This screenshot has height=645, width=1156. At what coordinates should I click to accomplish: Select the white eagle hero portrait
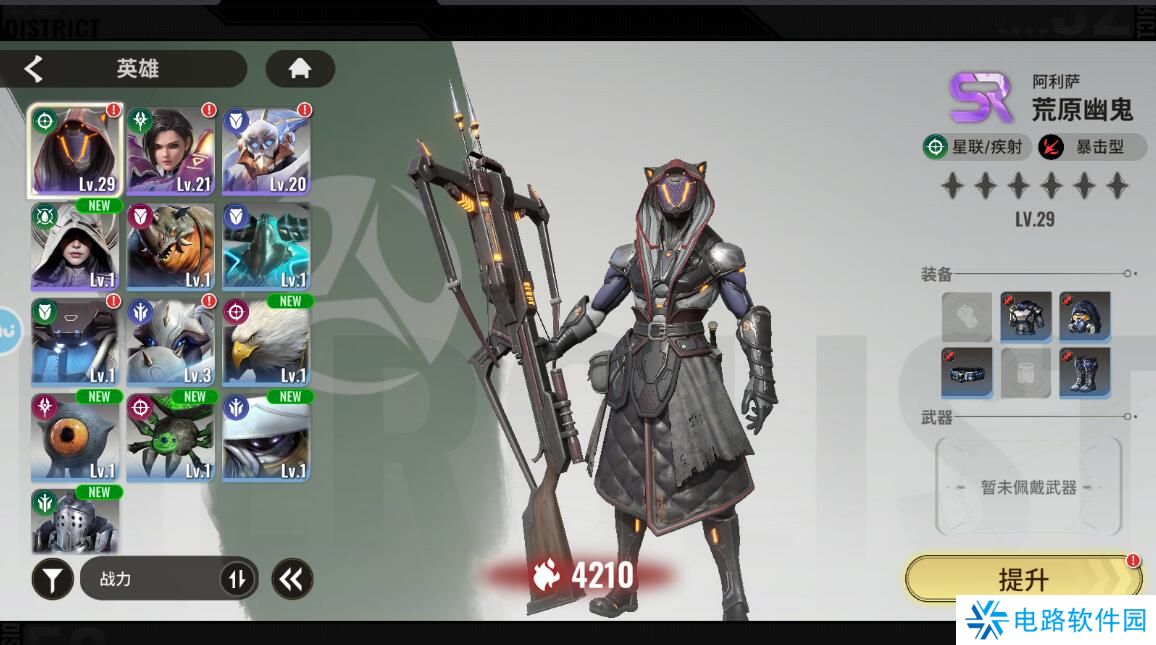coord(266,342)
